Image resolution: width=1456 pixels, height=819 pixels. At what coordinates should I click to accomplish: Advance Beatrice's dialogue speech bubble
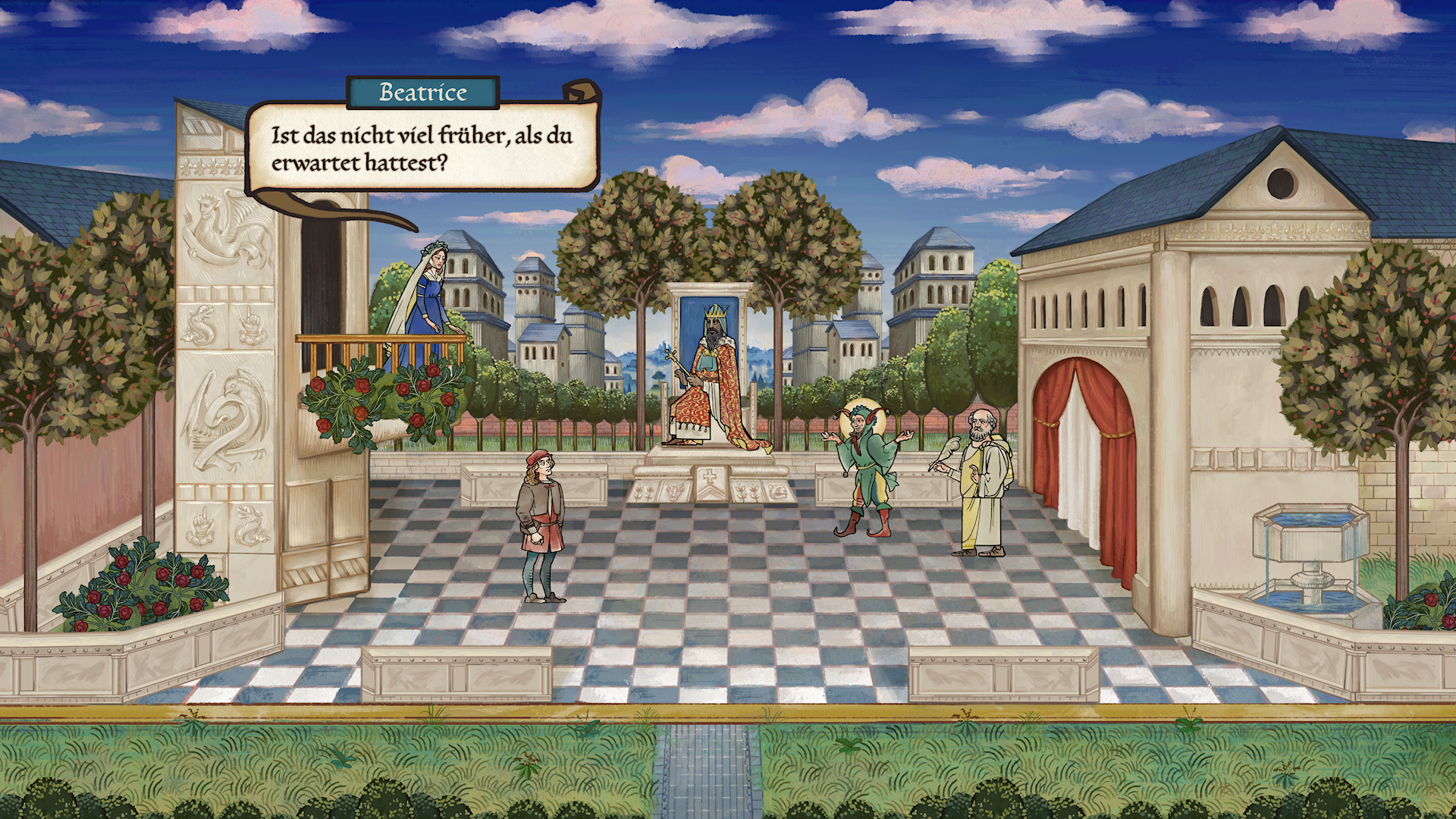pos(422,149)
